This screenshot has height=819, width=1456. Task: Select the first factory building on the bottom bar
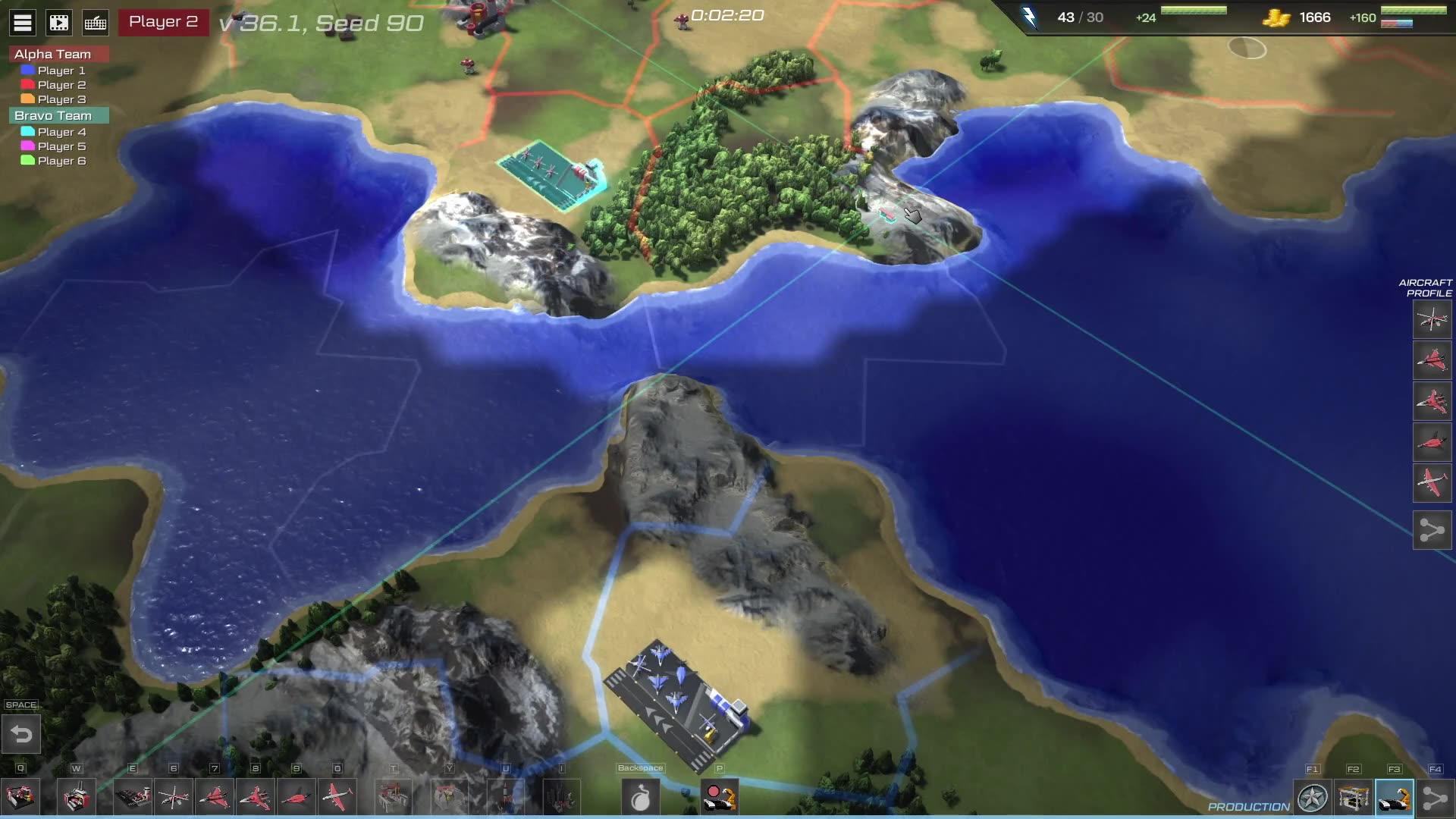click(x=20, y=798)
